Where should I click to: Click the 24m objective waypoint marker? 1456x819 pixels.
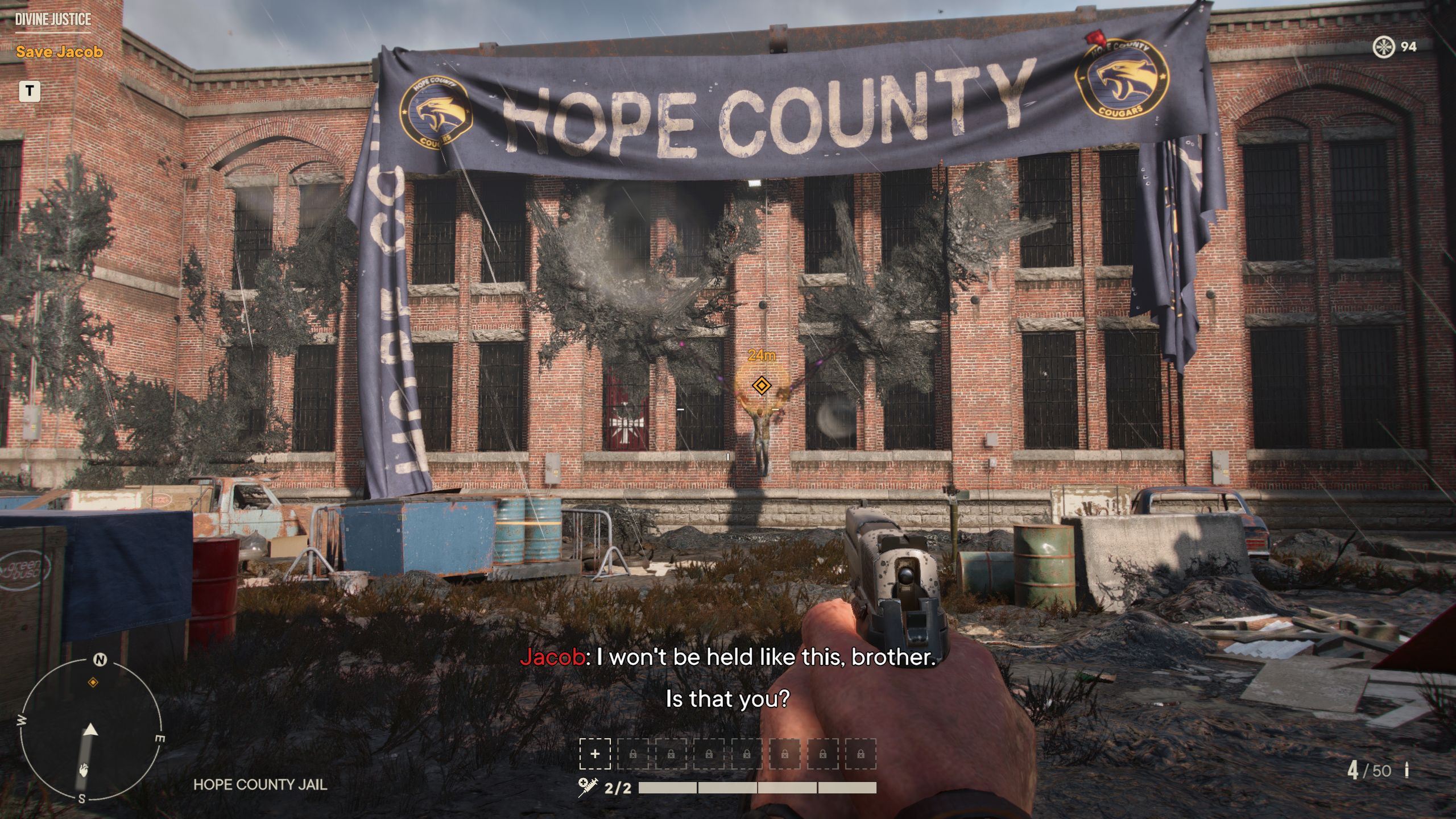761,386
